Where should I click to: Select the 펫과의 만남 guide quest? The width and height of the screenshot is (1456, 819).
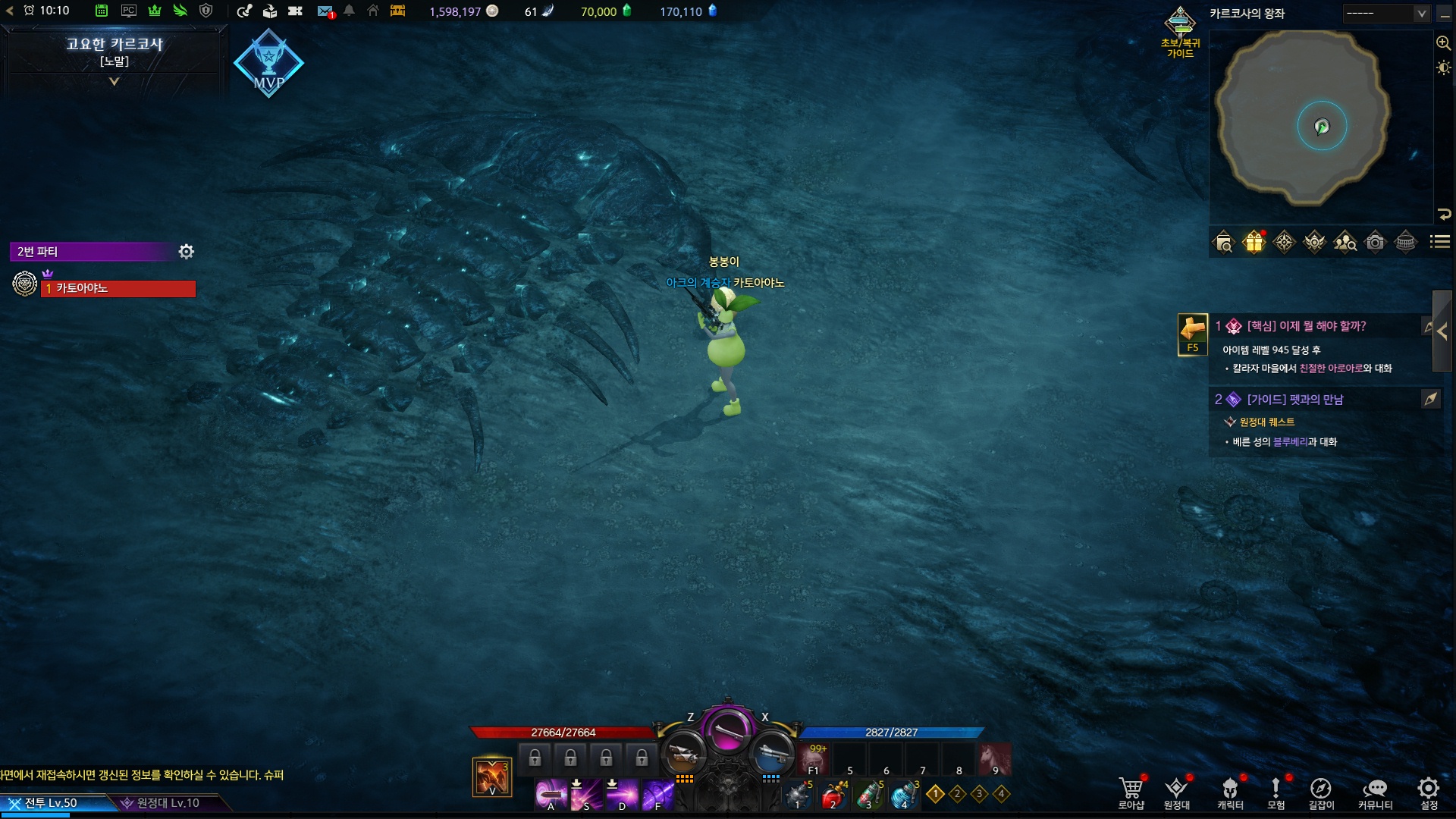[x=1294, y=400]
